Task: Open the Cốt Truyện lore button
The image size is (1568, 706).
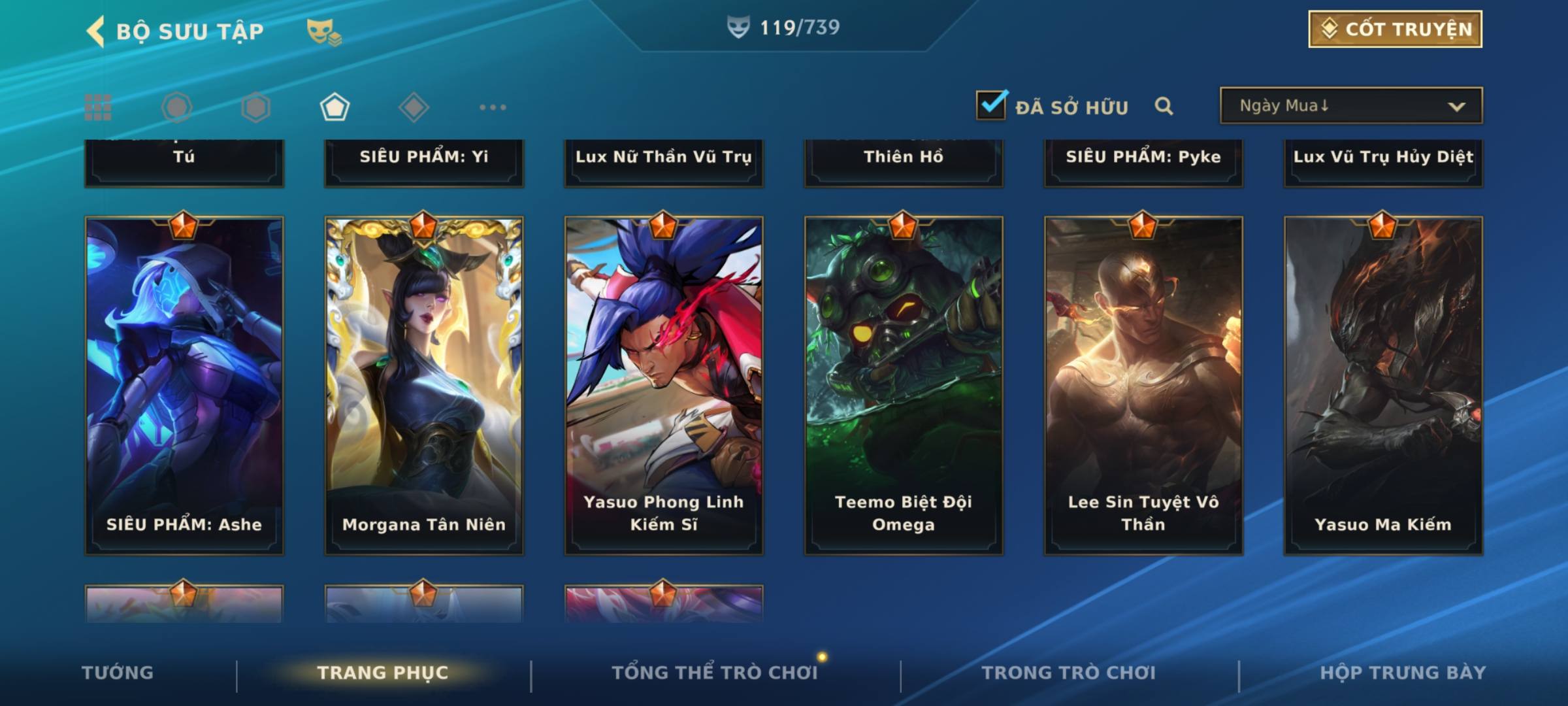Action: [1395, 29]
